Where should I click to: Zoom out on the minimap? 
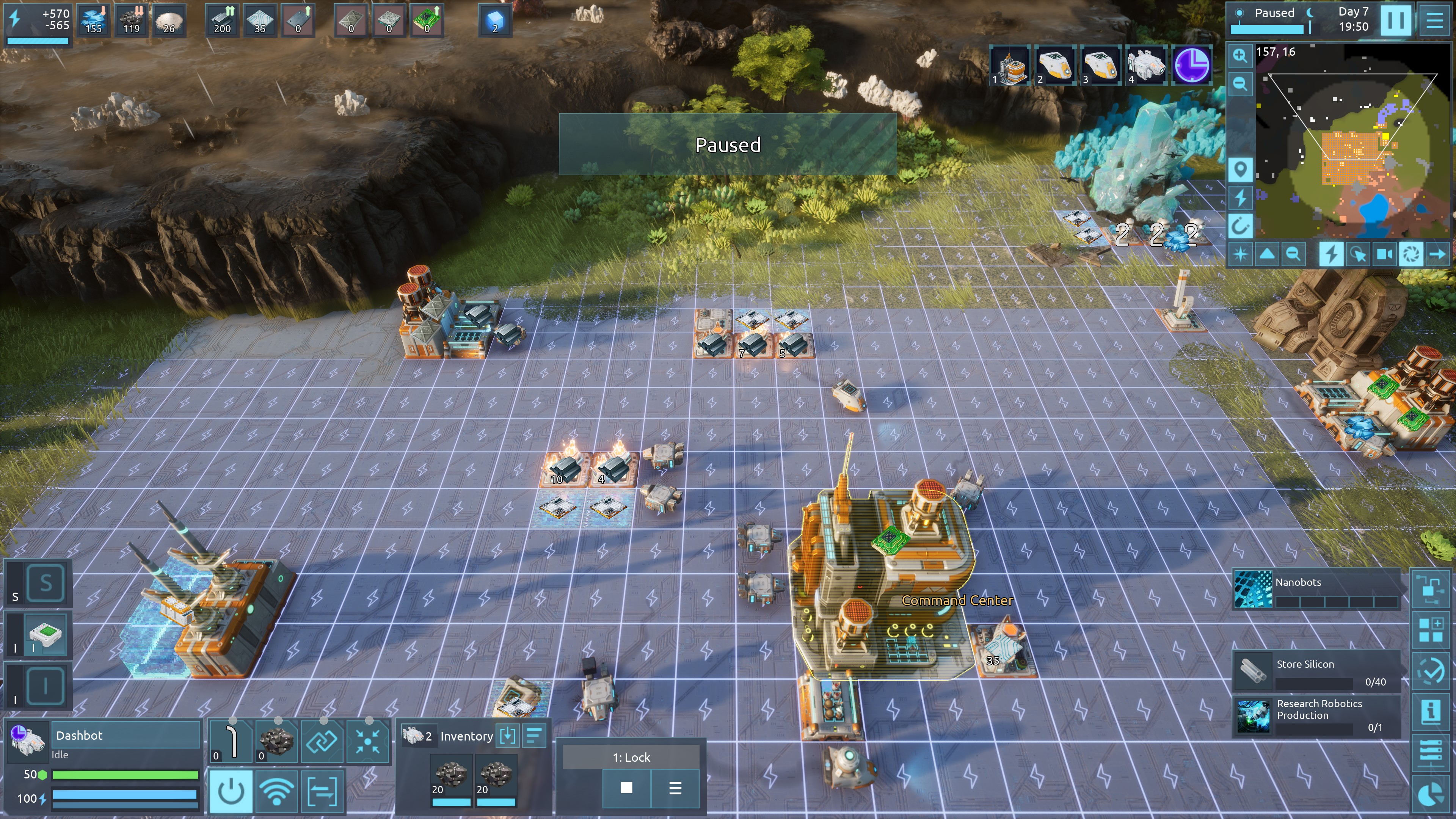pos(1240,84)
